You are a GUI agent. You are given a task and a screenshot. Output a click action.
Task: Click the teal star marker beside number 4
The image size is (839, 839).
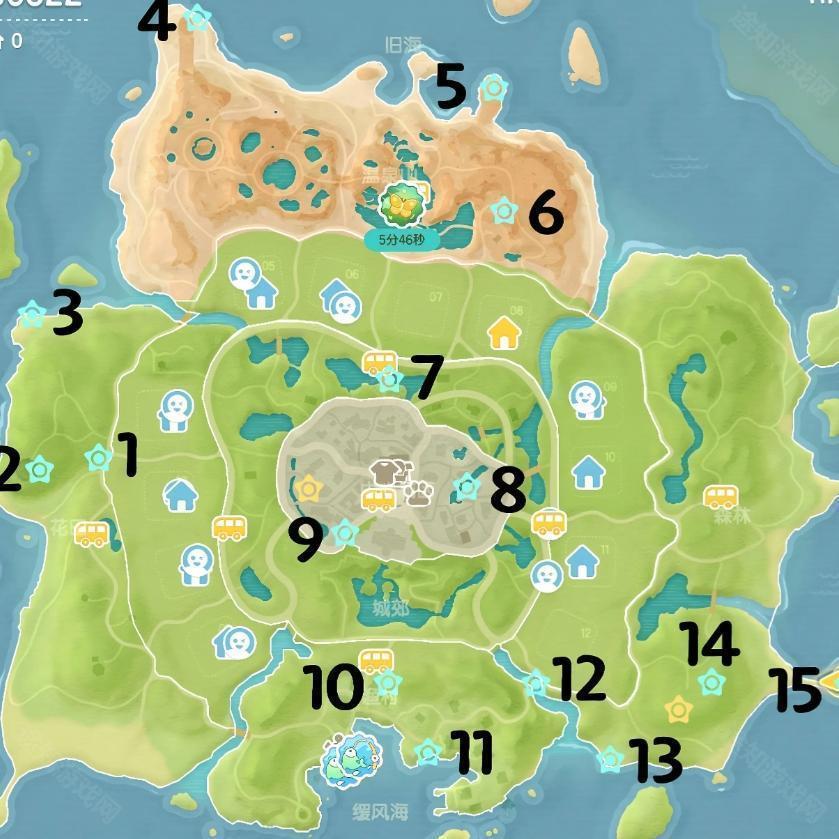[198, 17]
